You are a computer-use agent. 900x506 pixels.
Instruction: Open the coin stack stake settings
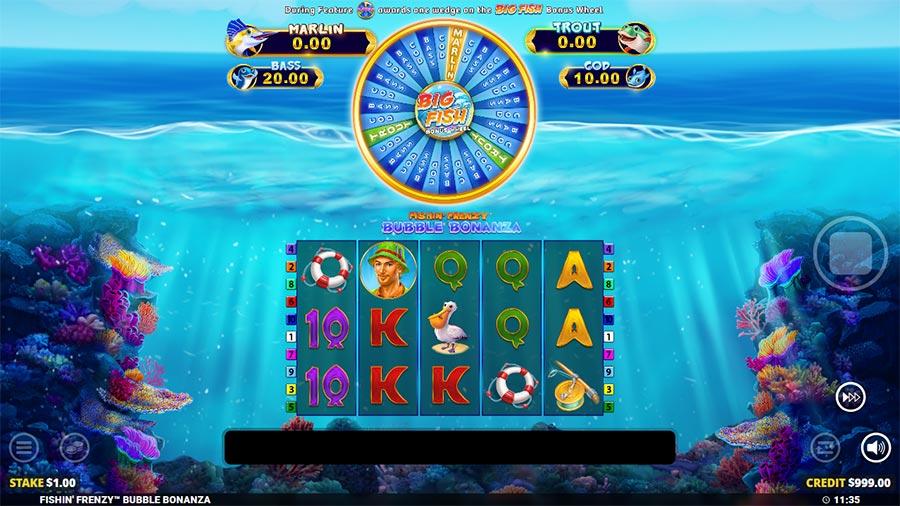(74, 447)
